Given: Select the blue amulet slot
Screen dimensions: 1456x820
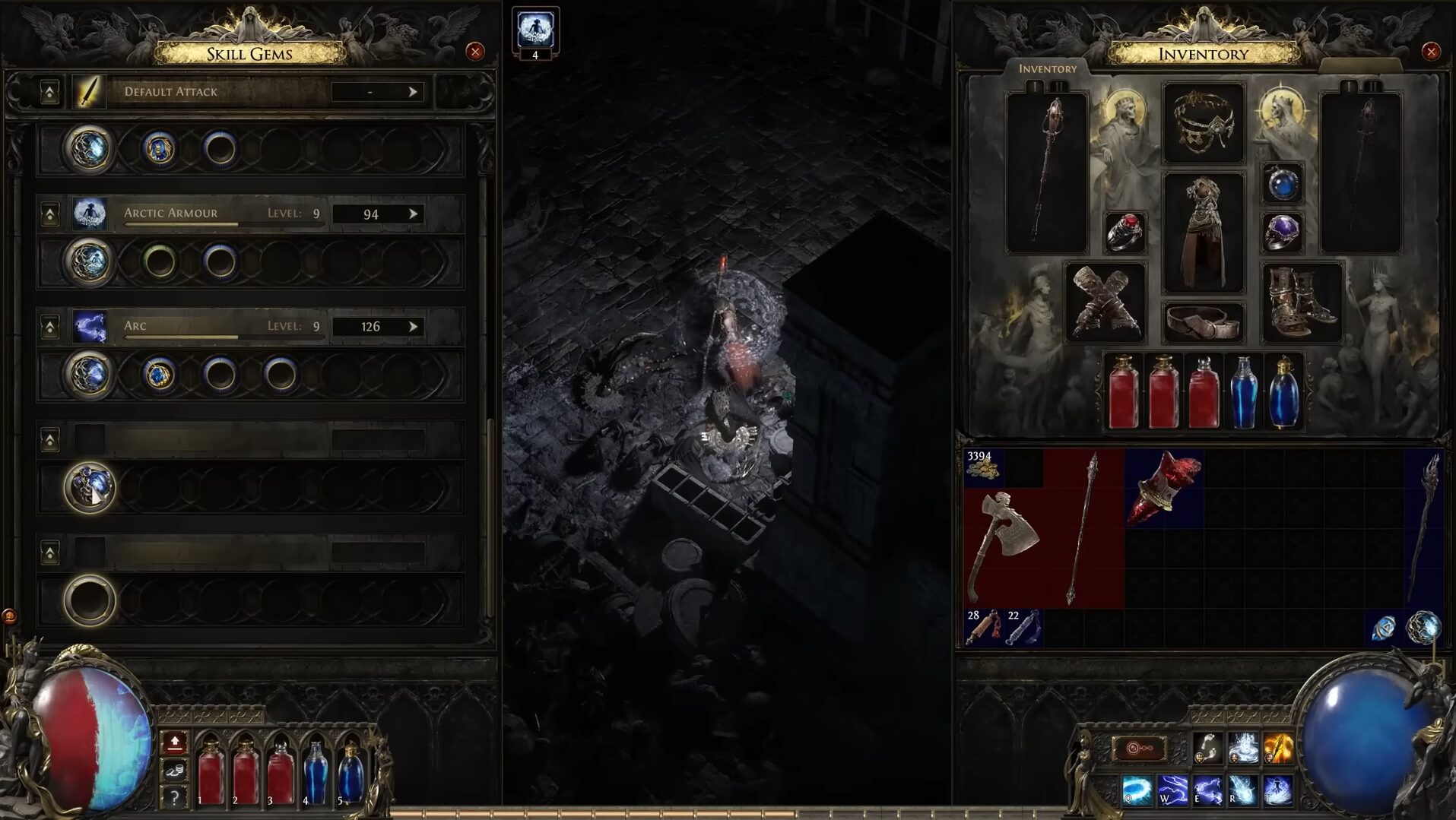Looking at the screenshot, I should pyautogui.click(x=1282, y=183).
